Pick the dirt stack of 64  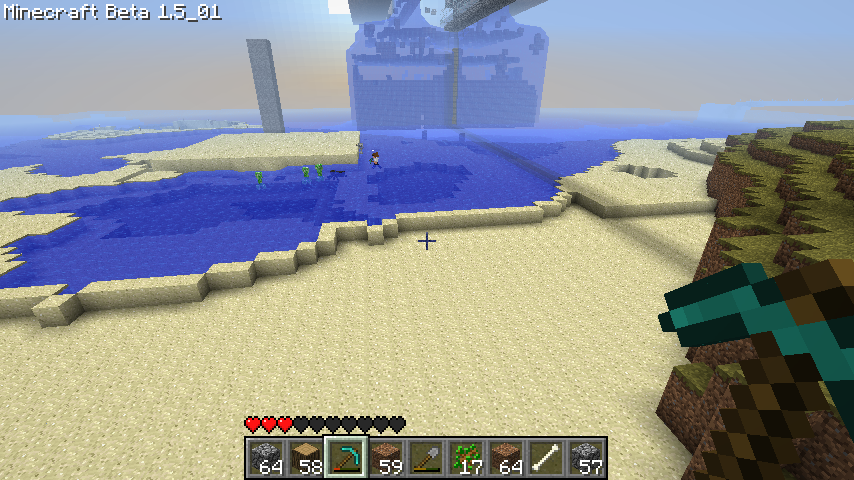pos(506,458)
